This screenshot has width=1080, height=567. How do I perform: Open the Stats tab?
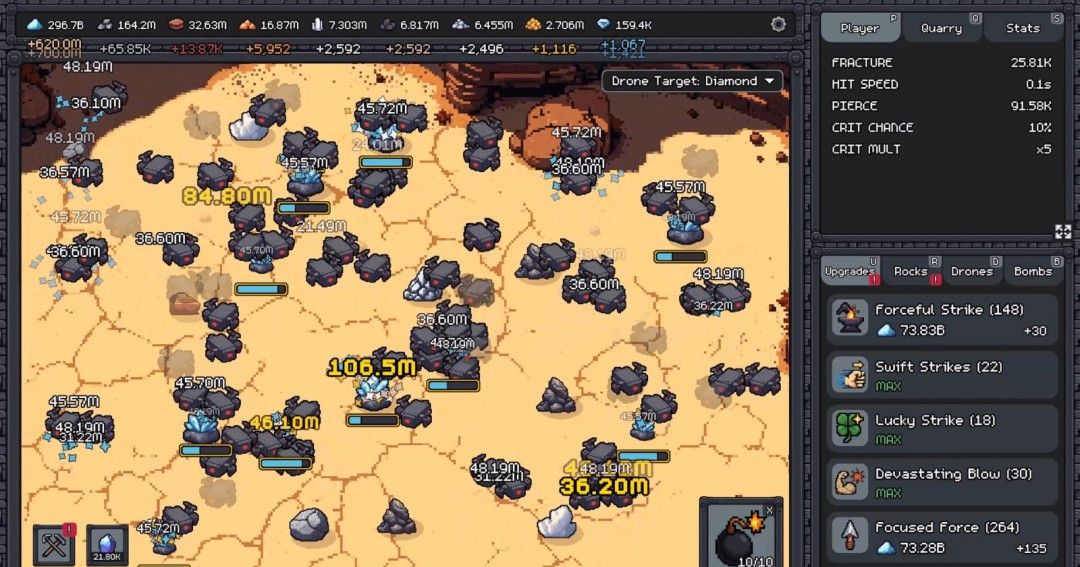click(x=1023, y=28)
